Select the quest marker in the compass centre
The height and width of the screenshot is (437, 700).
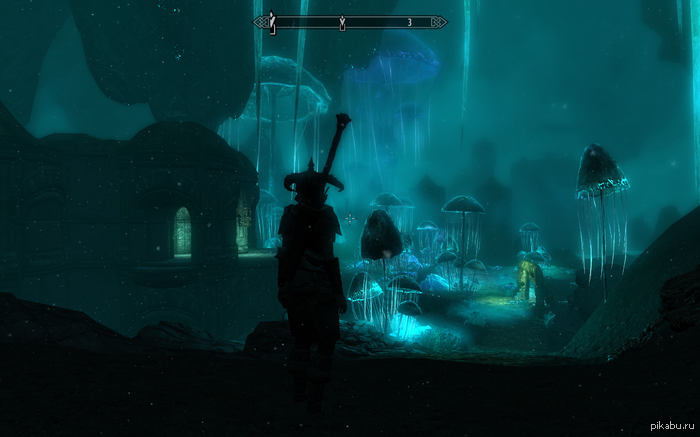click(x=343, y=21)
